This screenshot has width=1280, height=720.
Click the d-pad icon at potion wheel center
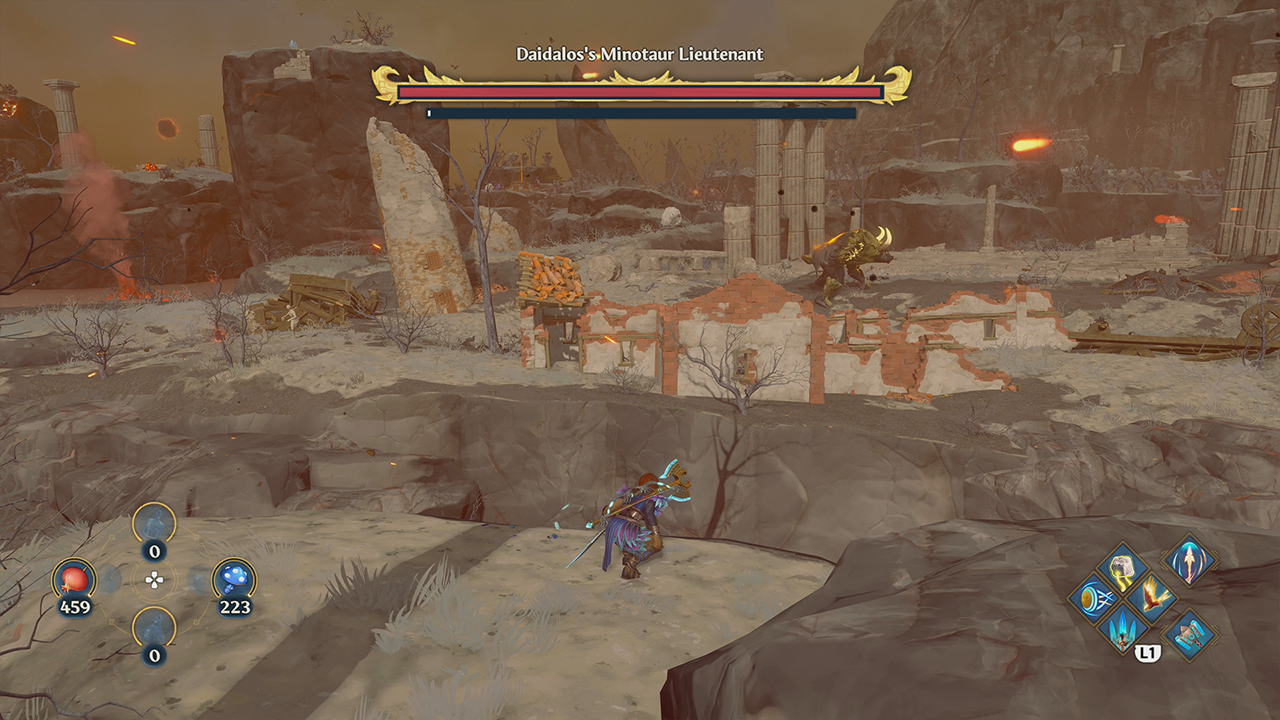[155, 578]
